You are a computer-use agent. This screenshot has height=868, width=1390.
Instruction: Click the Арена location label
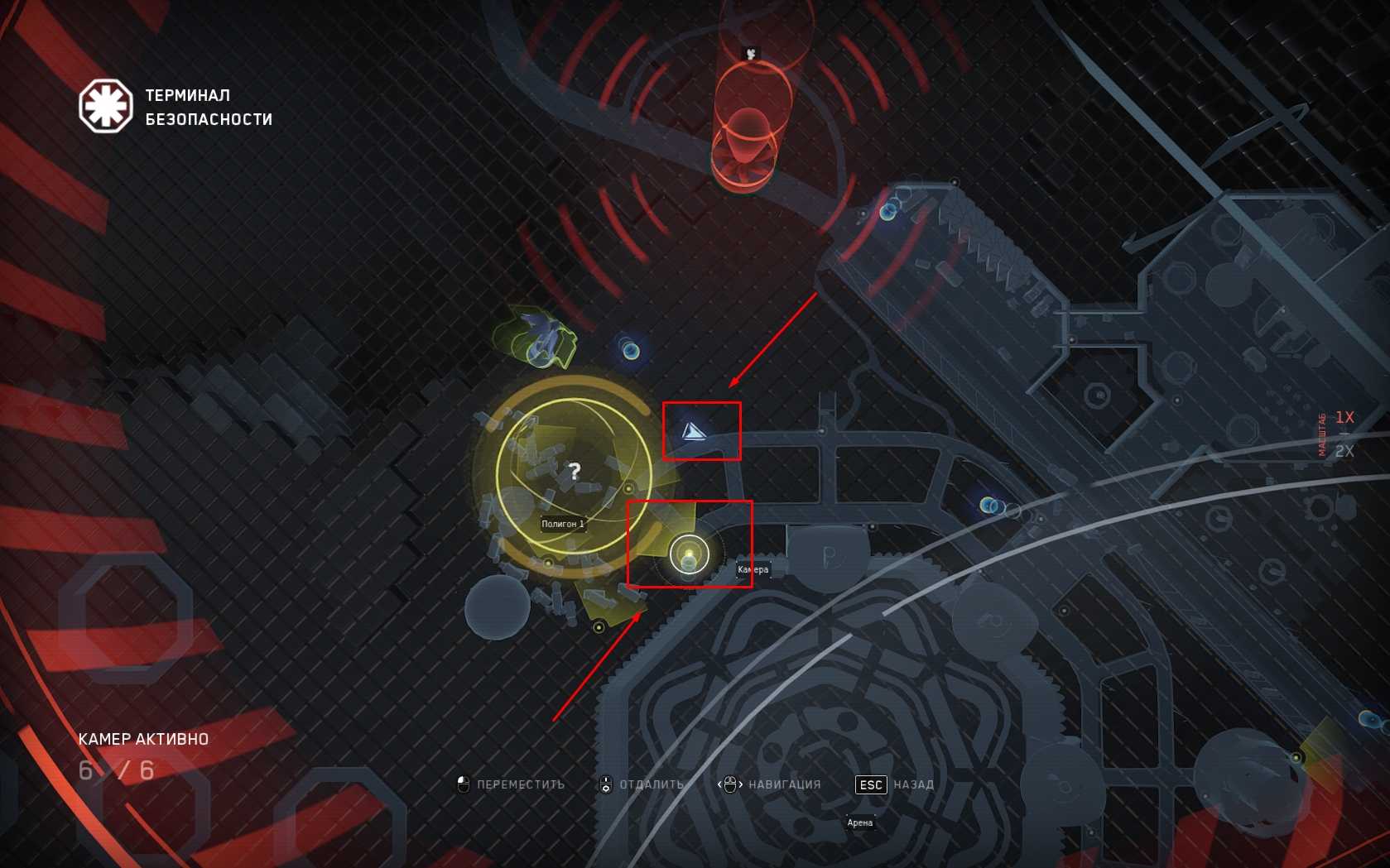860,822
